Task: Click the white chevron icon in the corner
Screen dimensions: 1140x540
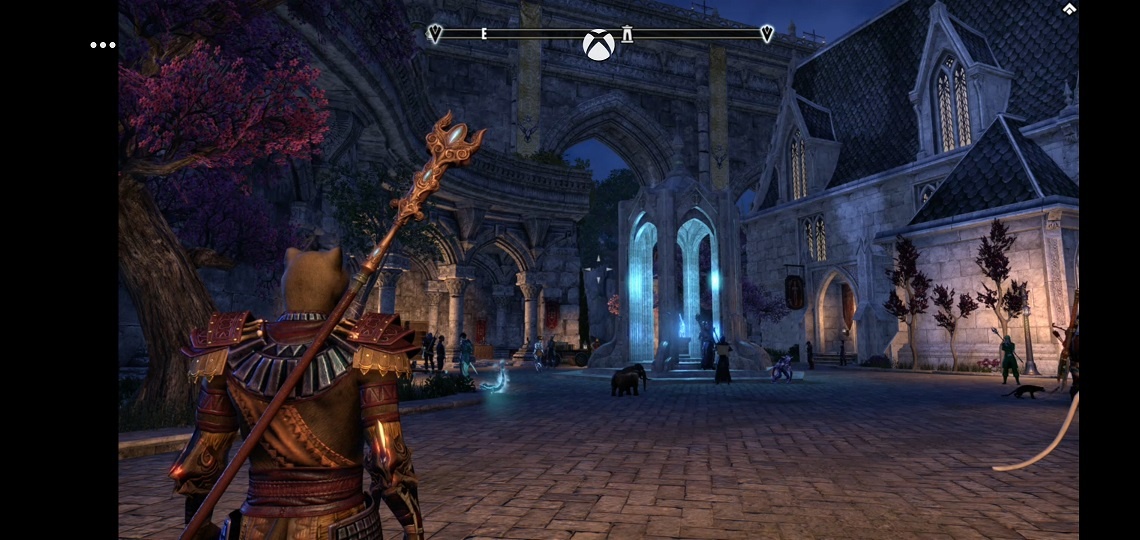Action: tap(1069, 9)
